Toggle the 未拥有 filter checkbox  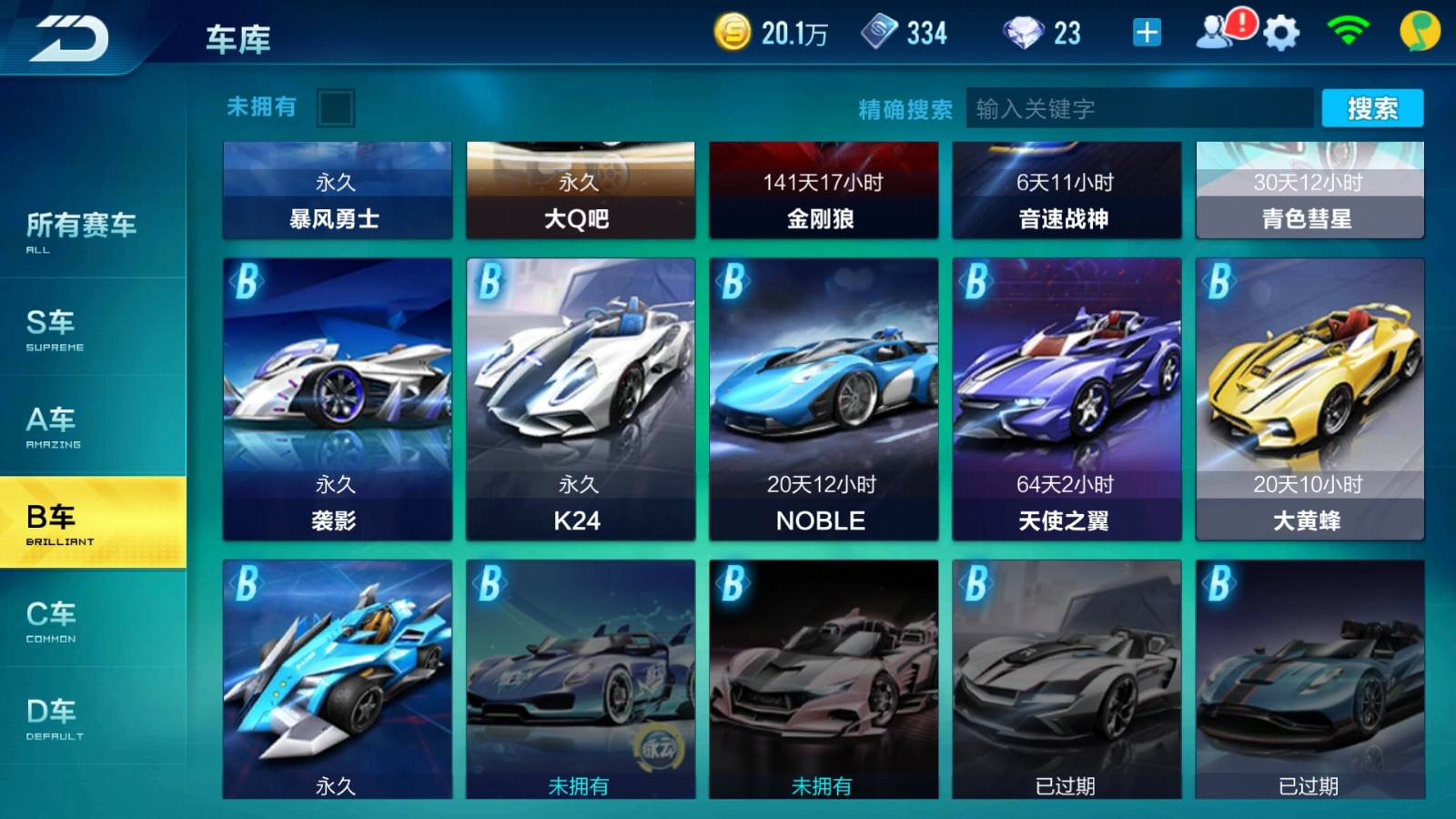pos(337,107)
